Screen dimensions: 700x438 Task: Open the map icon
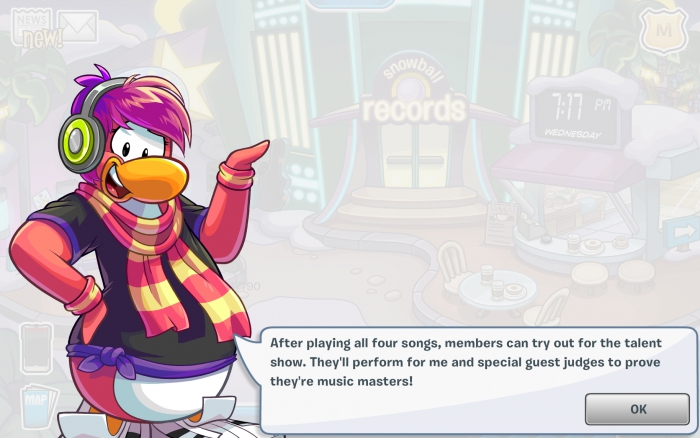(34, 405)
